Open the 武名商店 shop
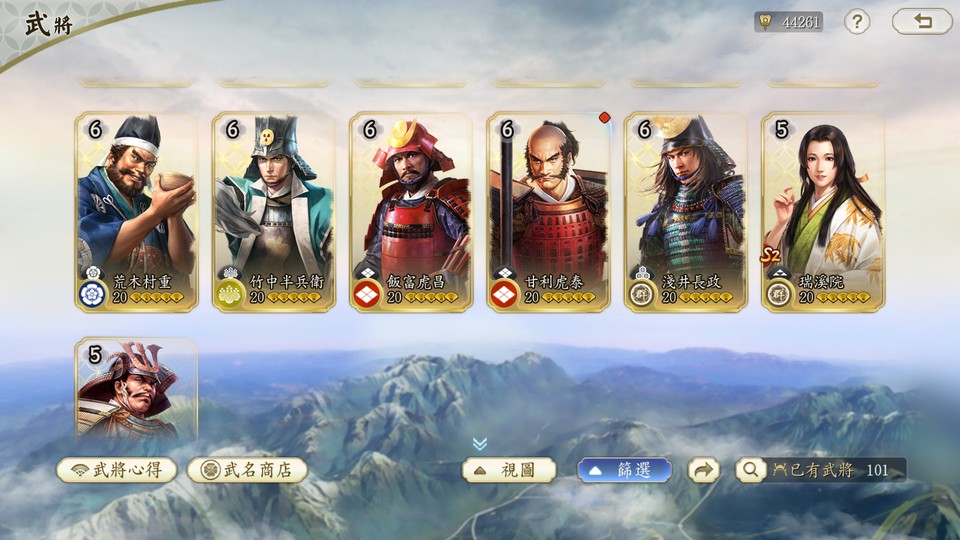The height and width of the screenshot is (540, 960). [x=247, y=470]
